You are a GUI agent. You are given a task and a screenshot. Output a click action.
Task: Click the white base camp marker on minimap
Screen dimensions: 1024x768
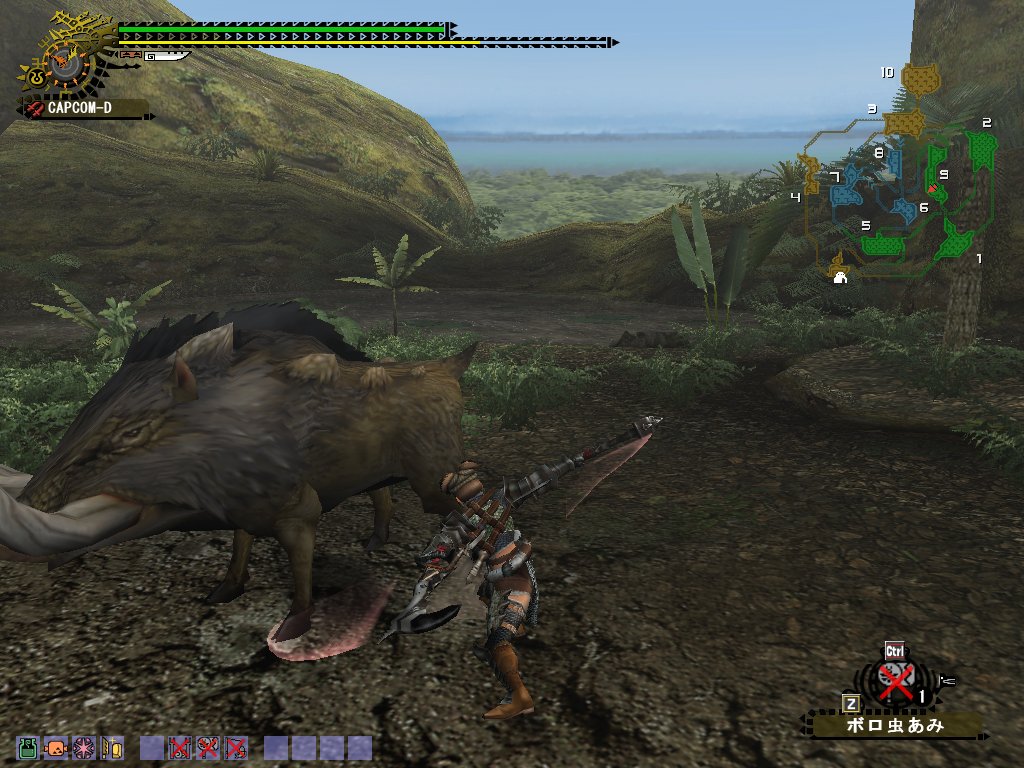[841, 278]
